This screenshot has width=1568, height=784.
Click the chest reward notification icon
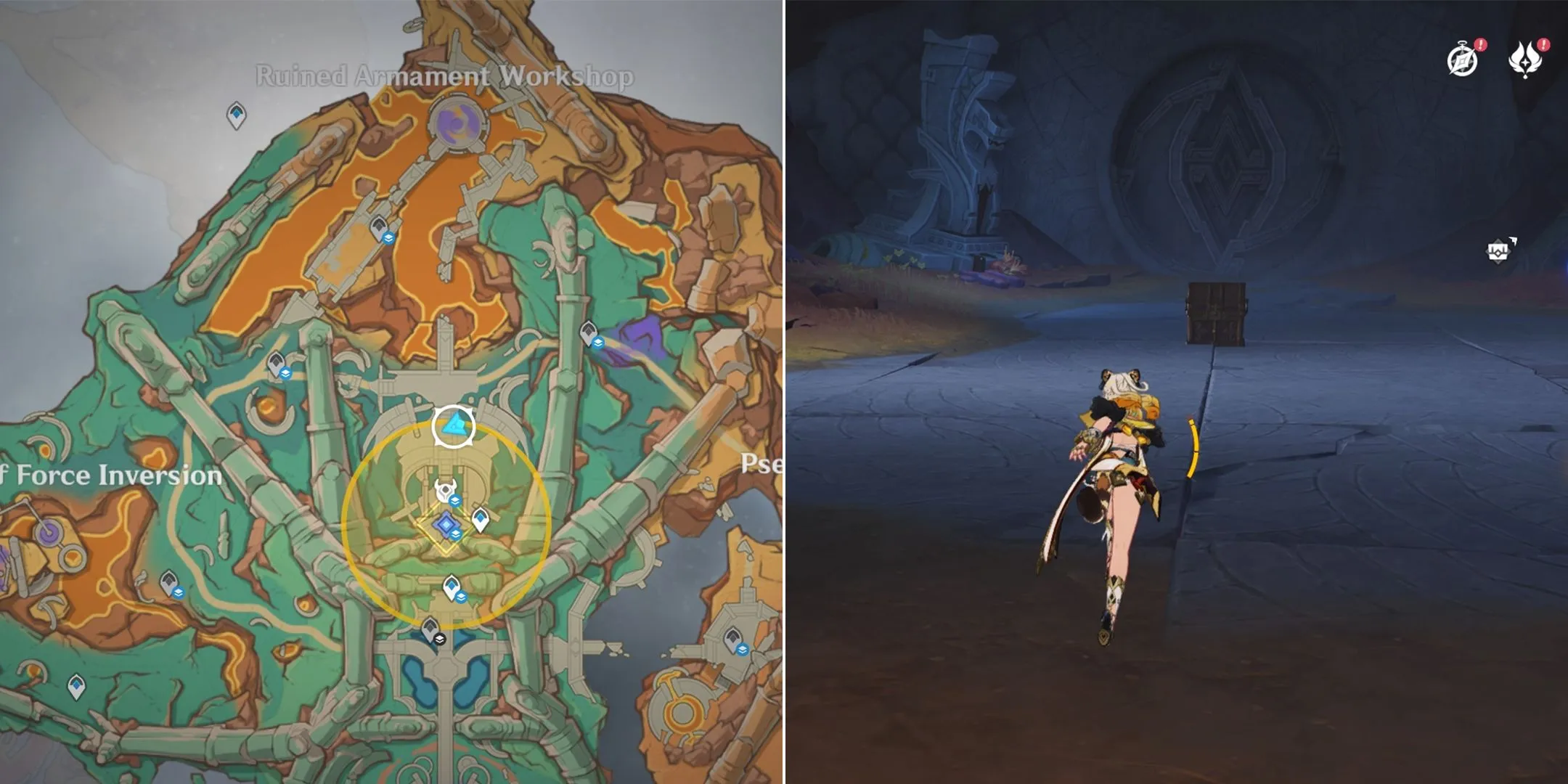point(1498,251)
